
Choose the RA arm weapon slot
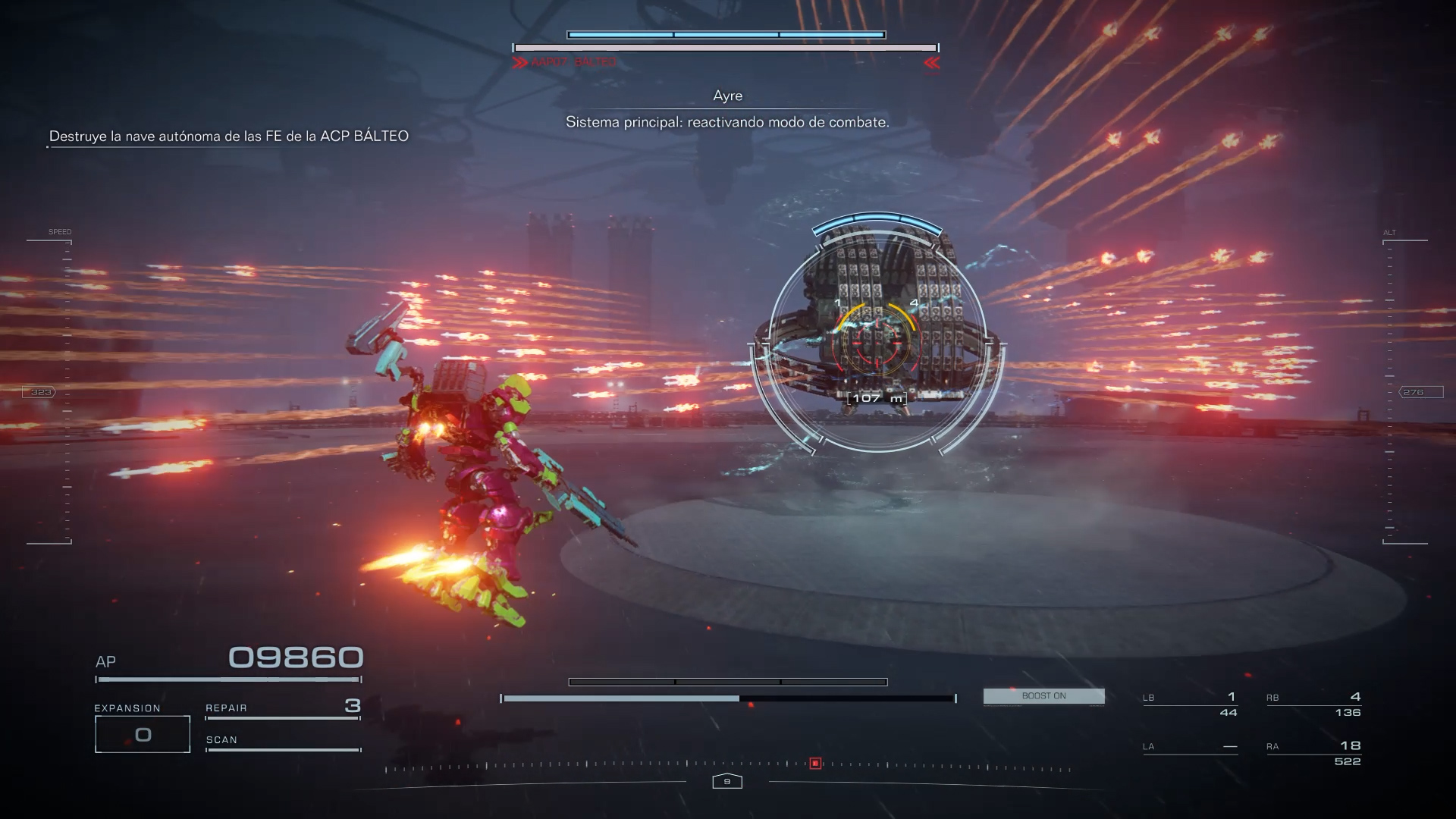click(1313, 753)
